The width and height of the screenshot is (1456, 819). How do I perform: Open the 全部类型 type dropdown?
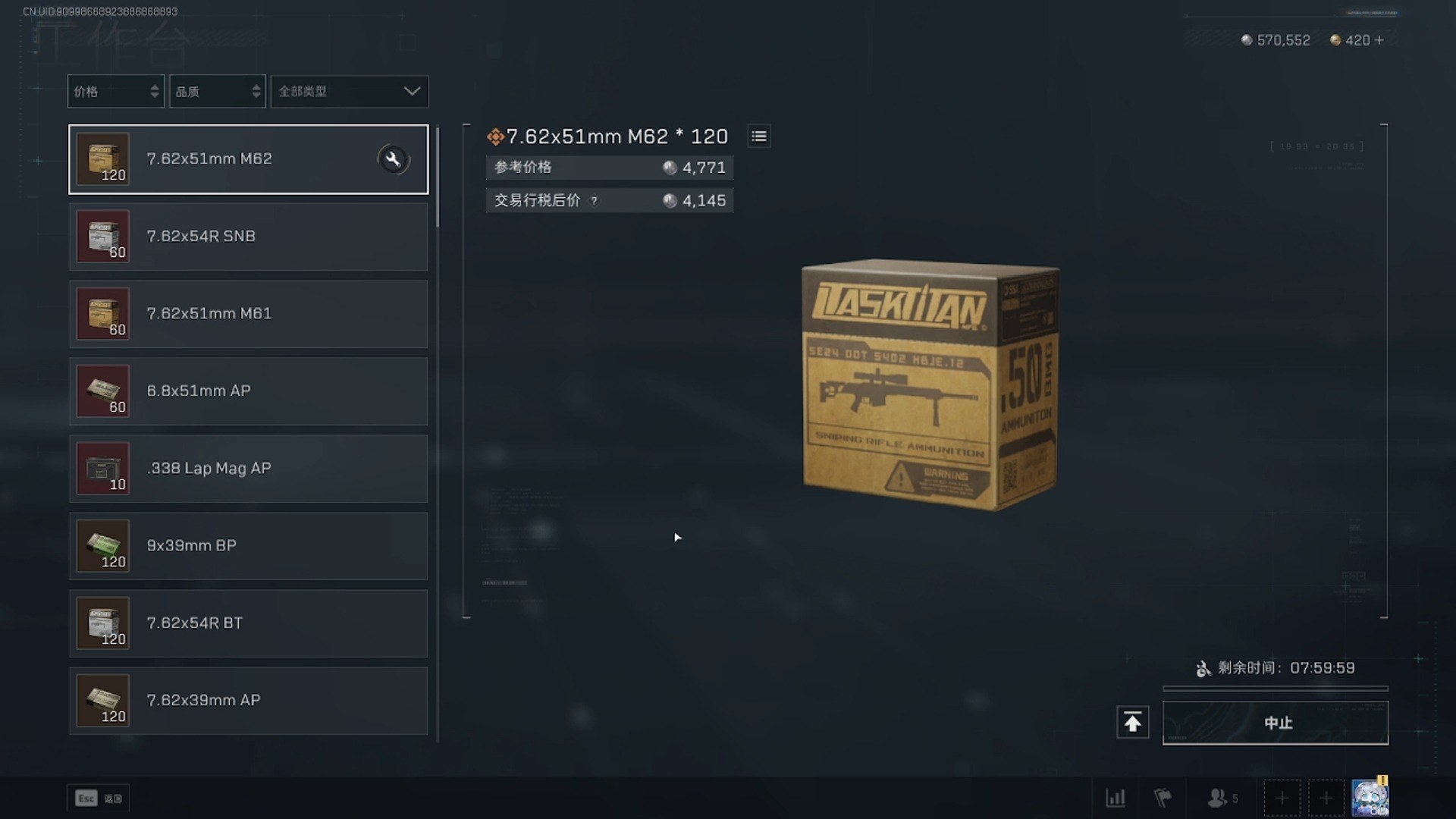(349, 92)
